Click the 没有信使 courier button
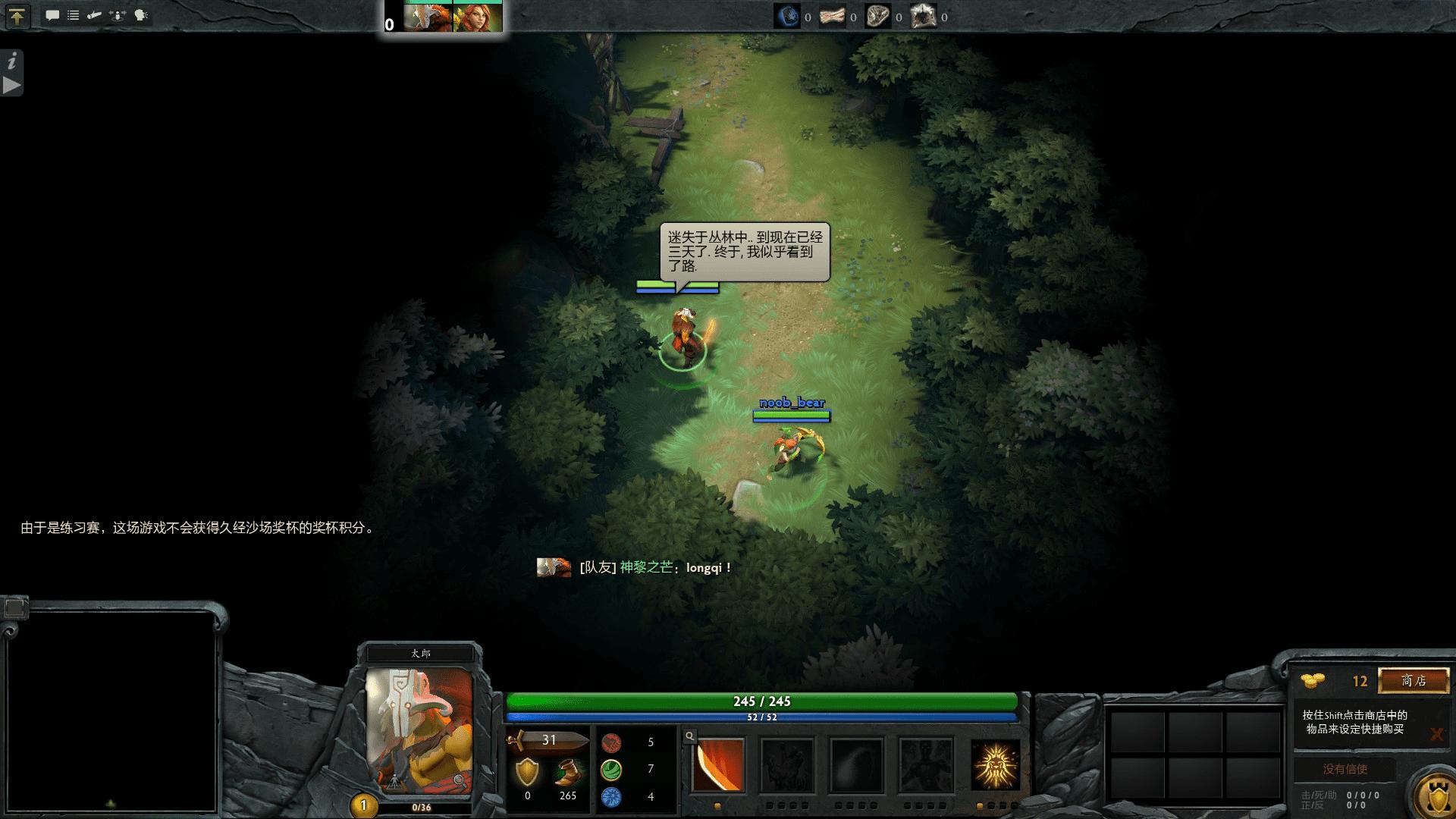The height and width of the screenshot is (819, 1456). tap(1345, 769)
